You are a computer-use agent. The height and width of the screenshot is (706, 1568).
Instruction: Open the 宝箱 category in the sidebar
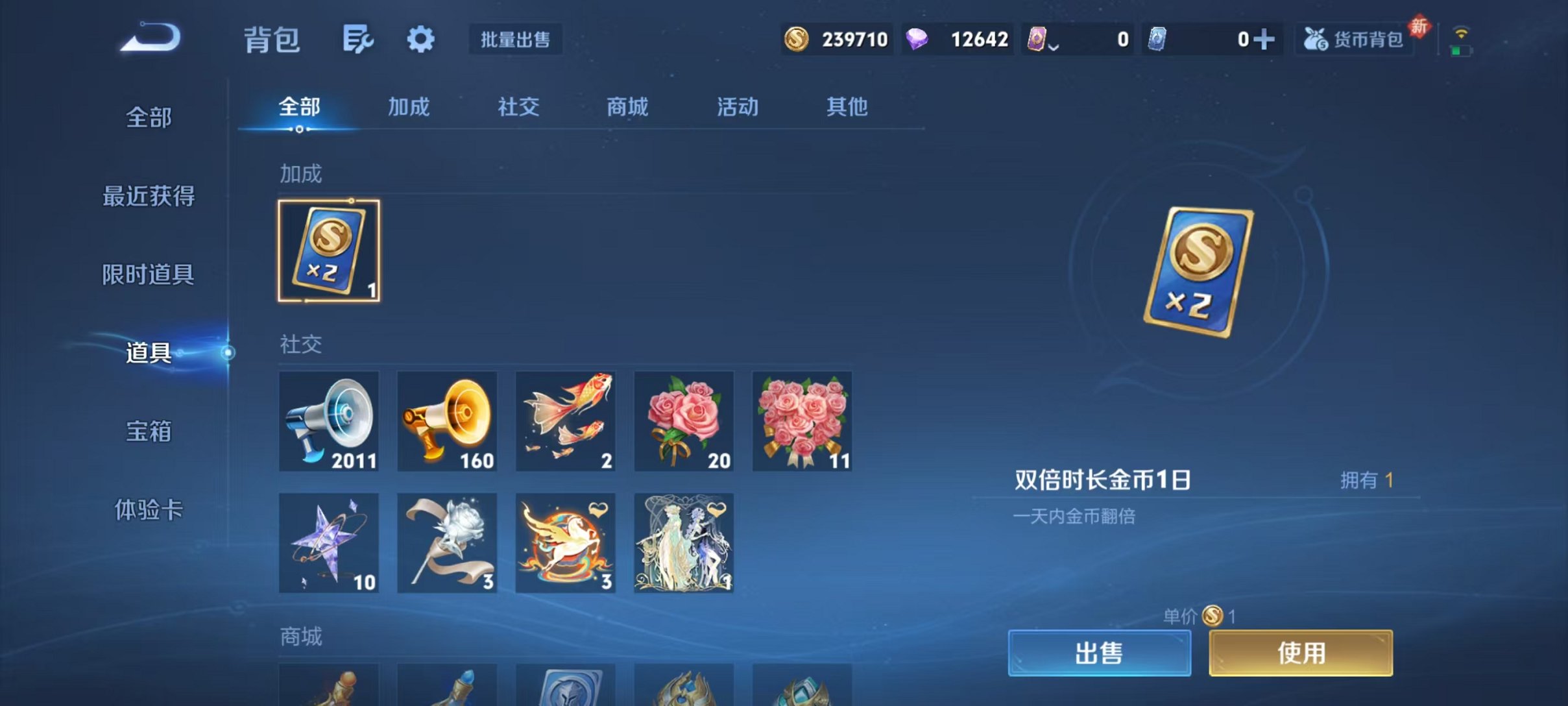pyautogui.click(x=148, y=432)
